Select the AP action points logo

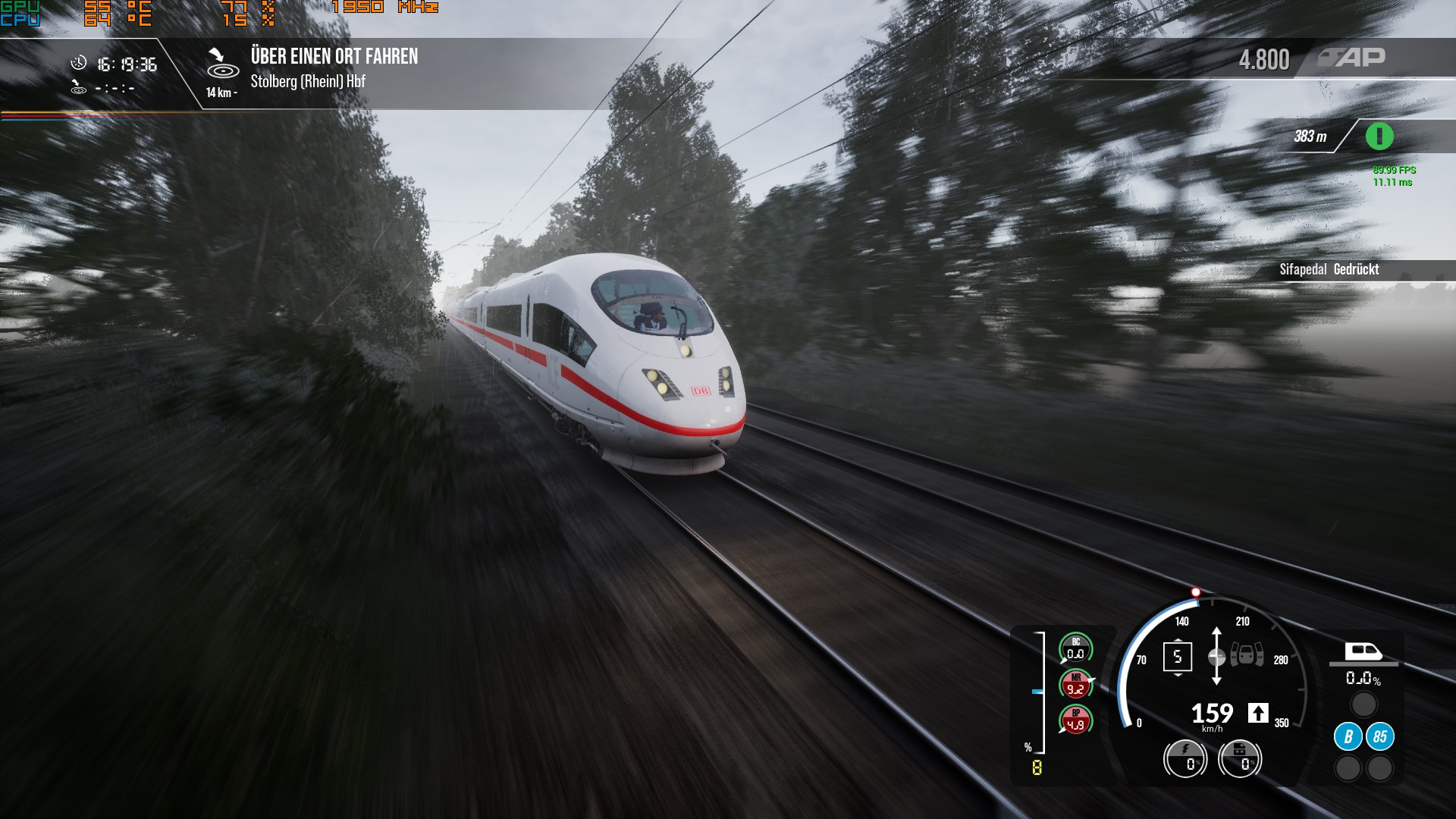tap(1351, 58)
